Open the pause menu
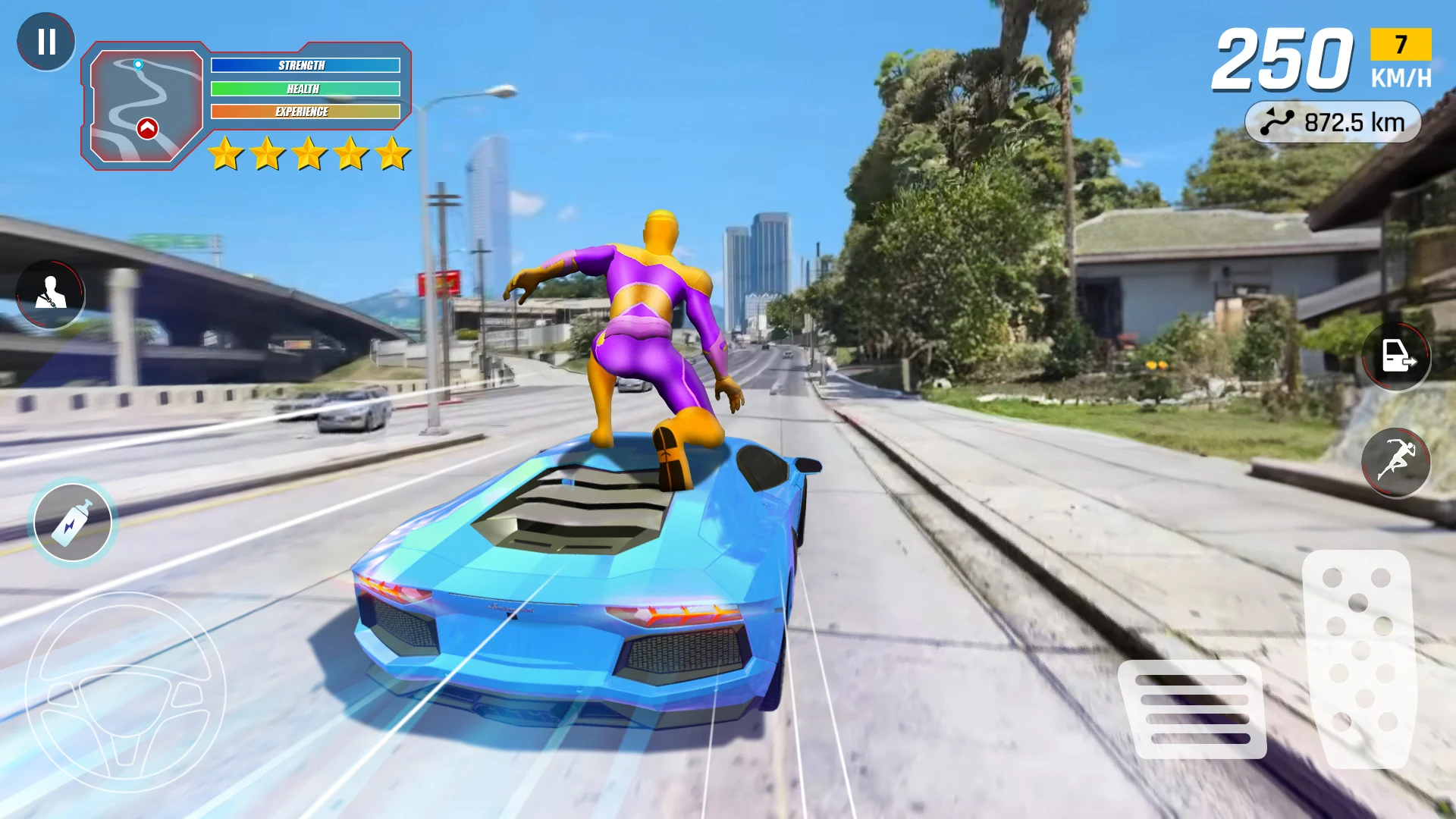 coord(47,42)
